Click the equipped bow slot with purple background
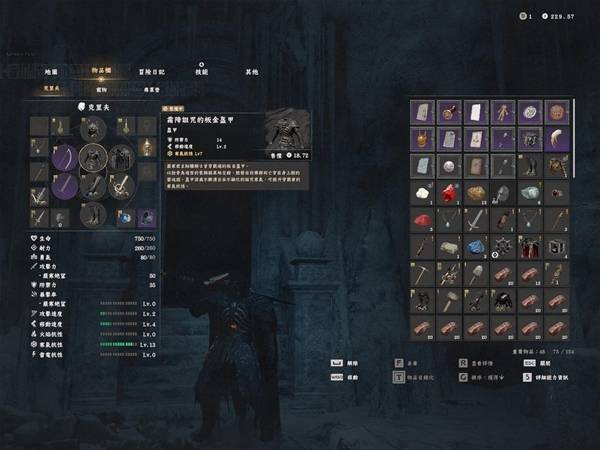 (66, 158)
